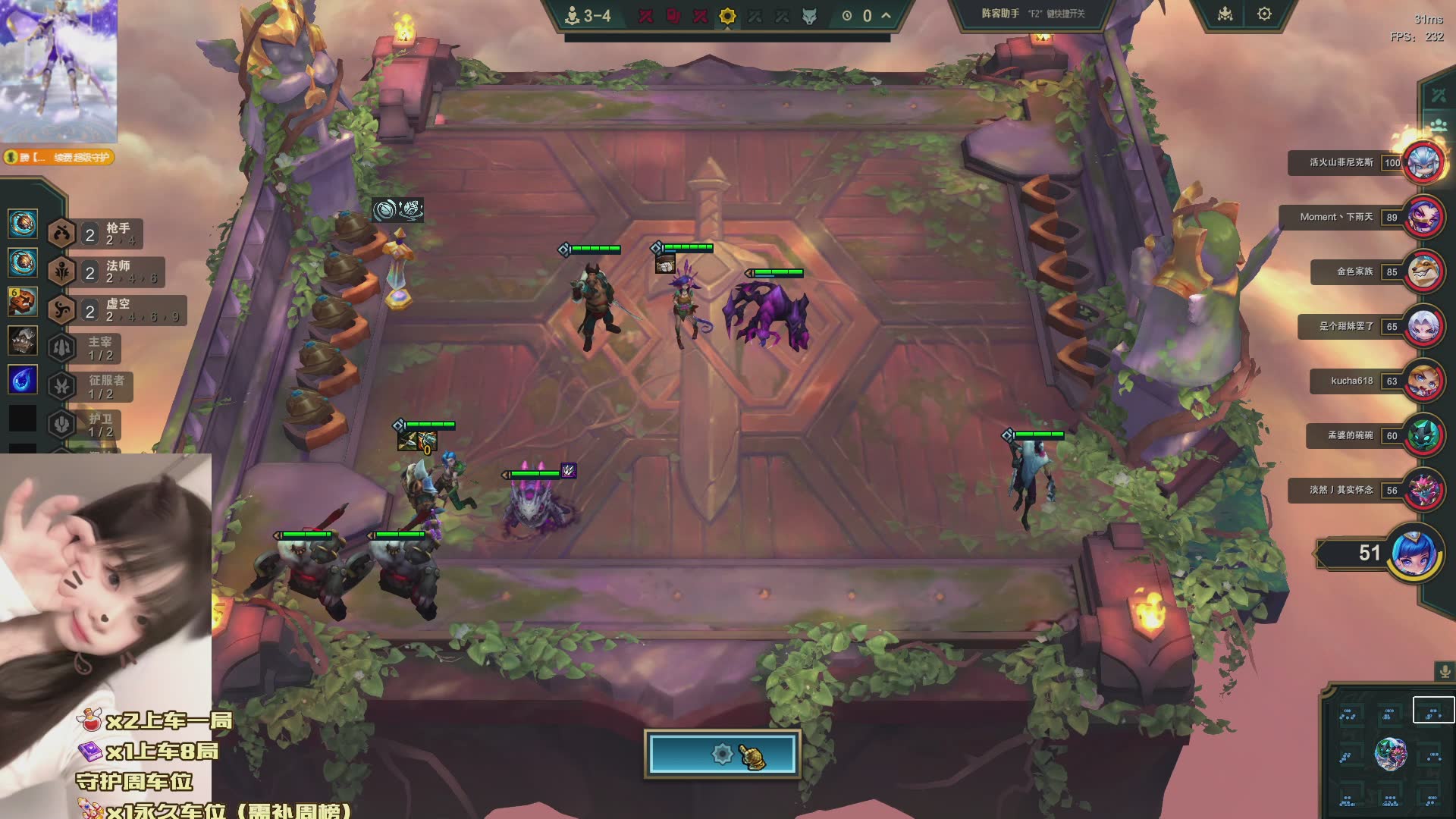Select the 护卫 trait entry
The image size is (1456, 819).
tap(85, 425)
